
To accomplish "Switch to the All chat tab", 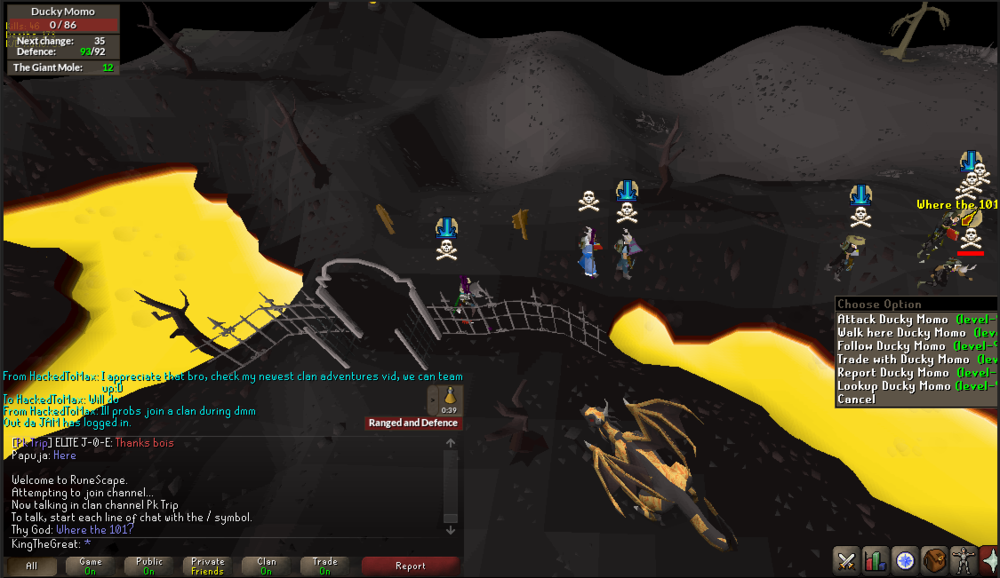I will [x=32, y=566].
